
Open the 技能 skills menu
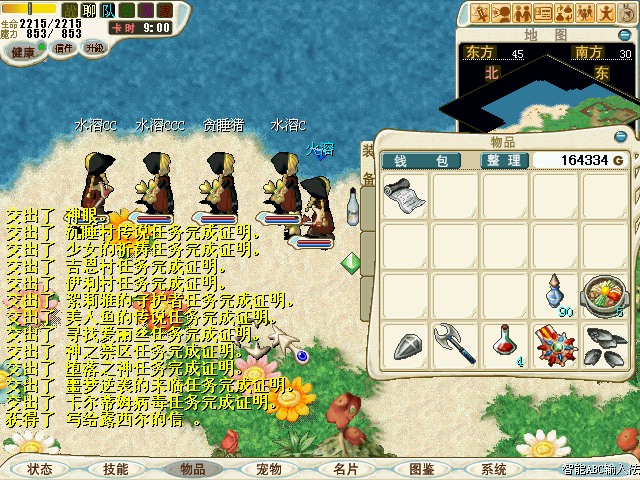116,468
